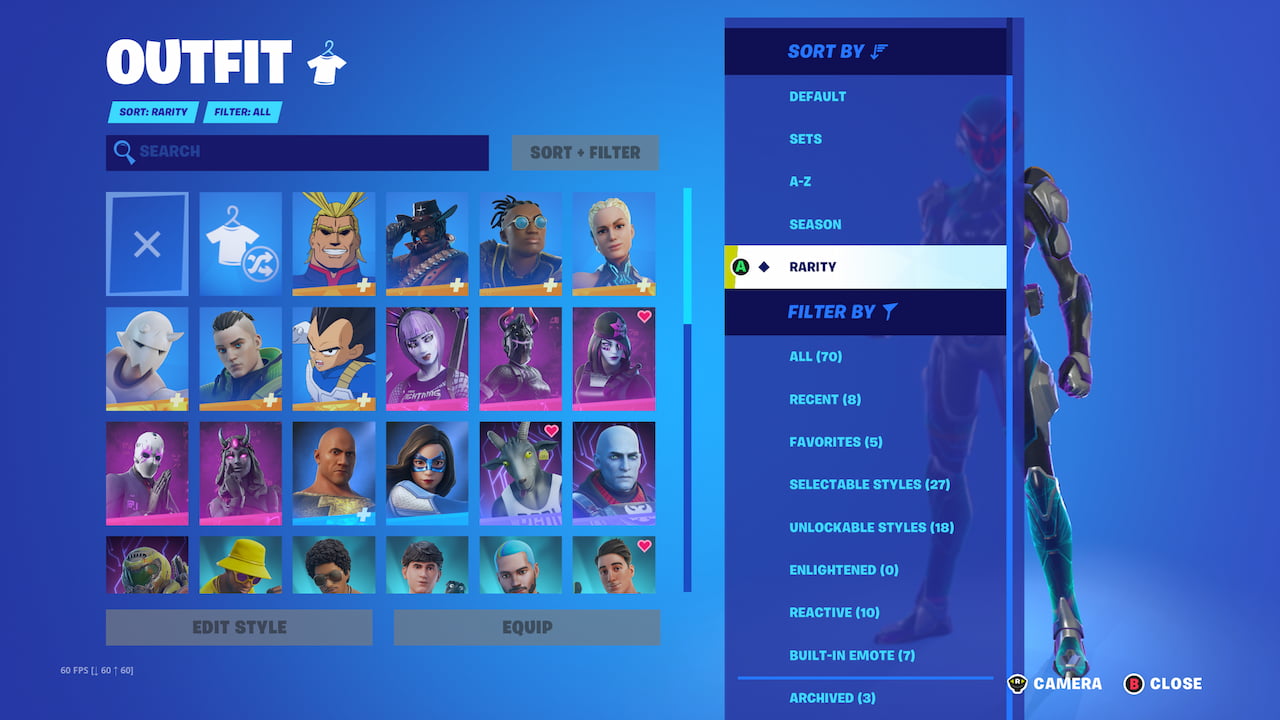Select the empty X outfit slot

click(x=147, y=243)
